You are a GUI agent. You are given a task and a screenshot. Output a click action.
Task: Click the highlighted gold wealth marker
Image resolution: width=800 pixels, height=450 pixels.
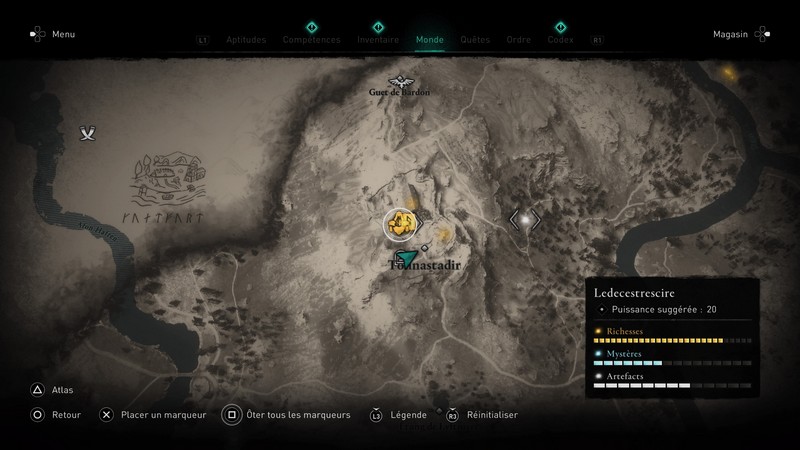coord(400,221)
